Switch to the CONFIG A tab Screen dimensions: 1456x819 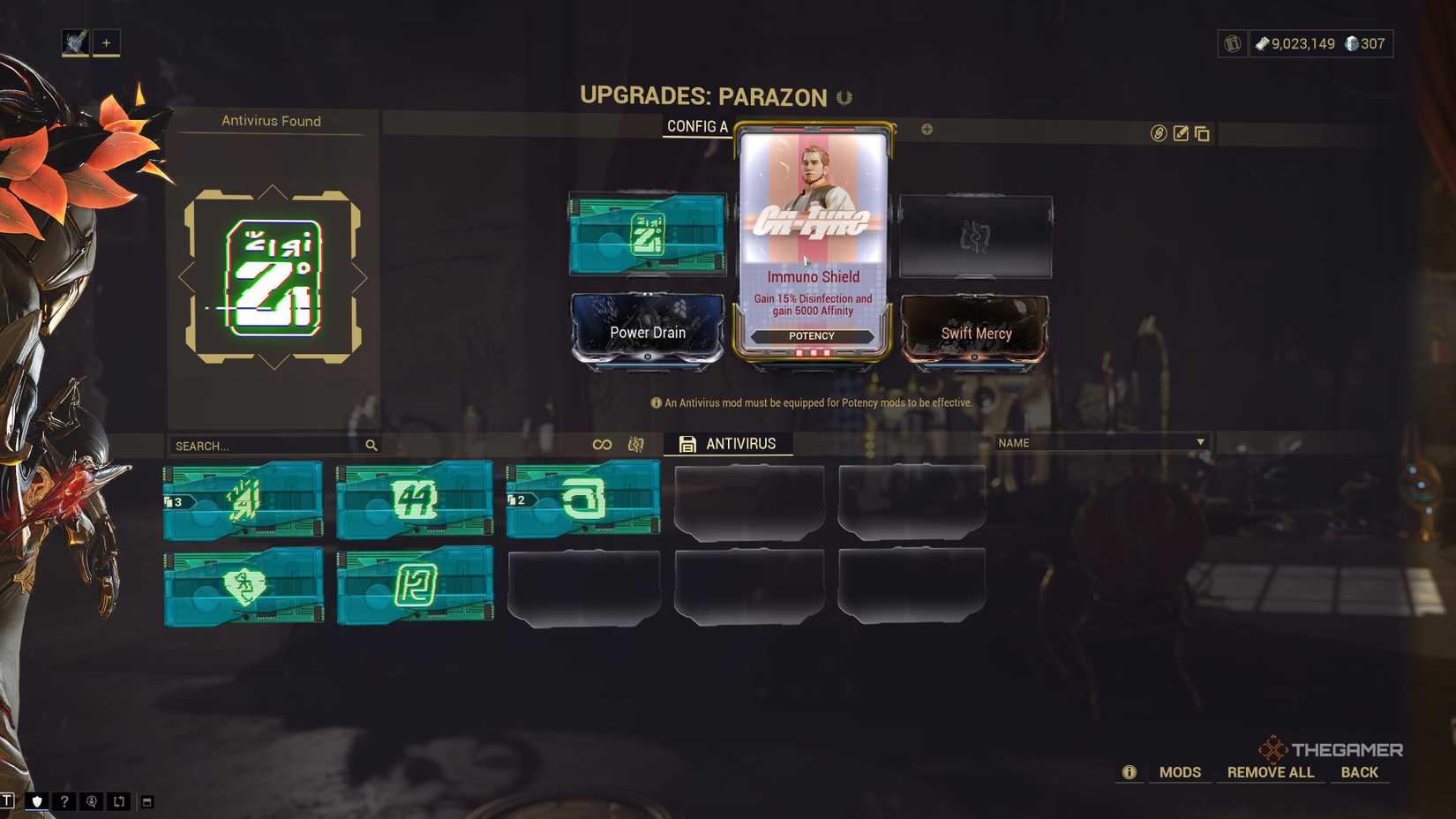[696, 127]
